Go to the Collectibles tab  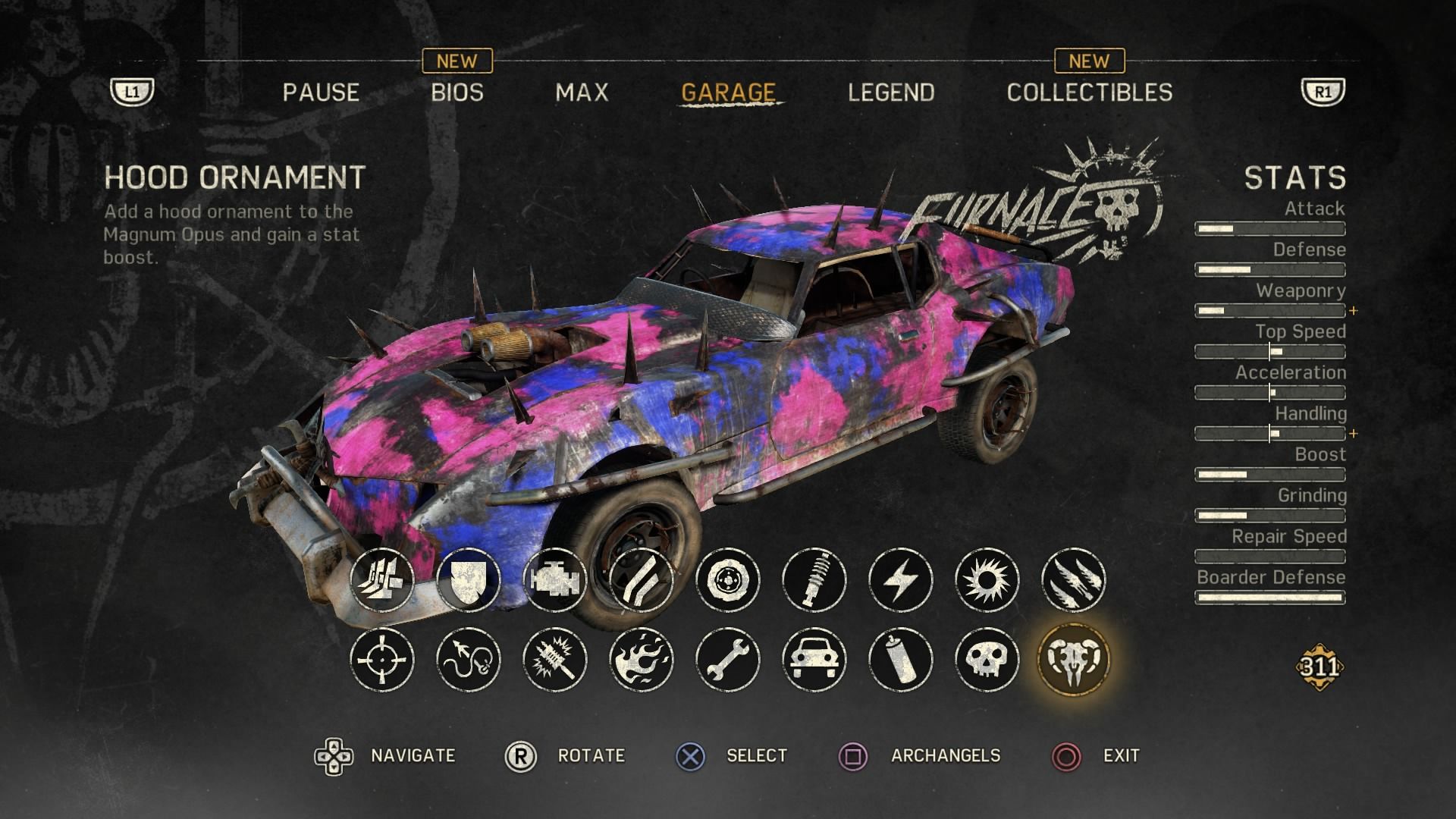tap(1089, 93)
